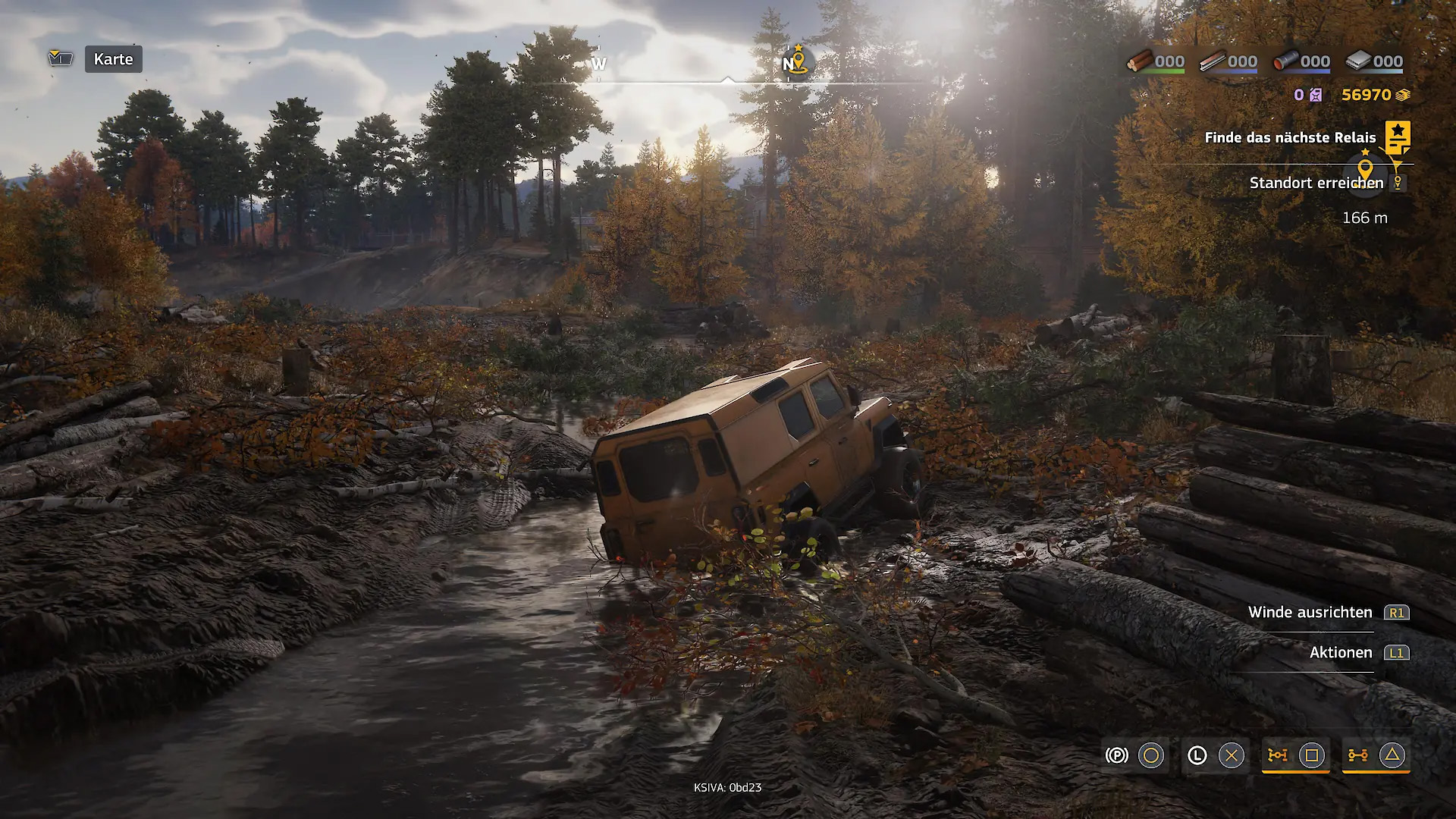
Task: Open the 'Aktionen' menu
Action: click(x=1340, y=652)
